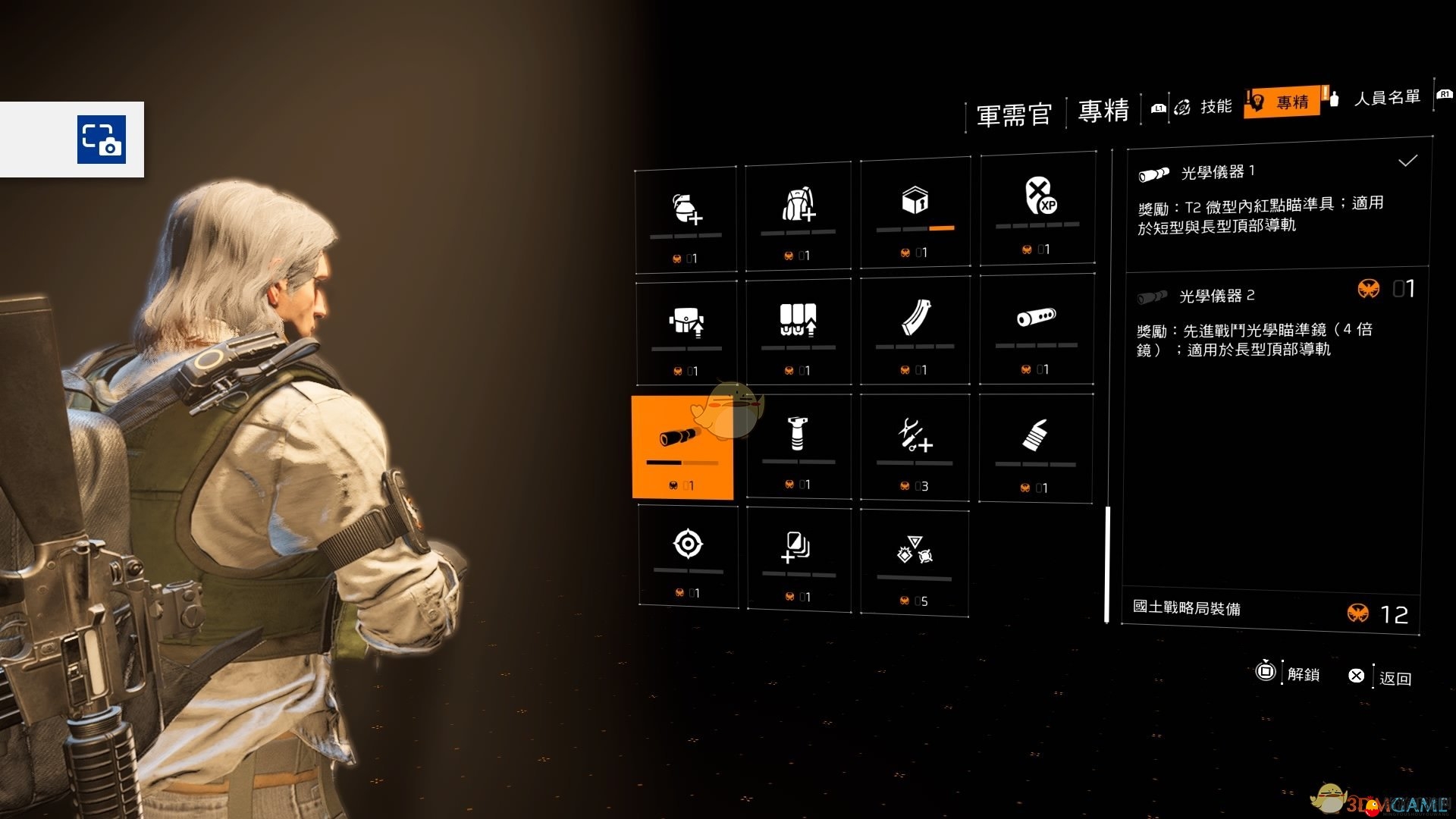The height and width of the screenshot is (819, 1456).
Task: Select the 光學儀器 2 reward entry
Action: [1274, 322]
